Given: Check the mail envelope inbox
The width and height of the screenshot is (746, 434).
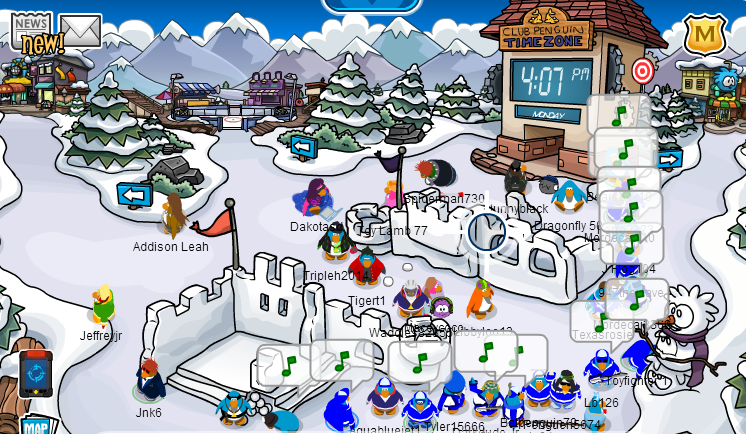Looking at the screenshot, I should pos(80,30).
